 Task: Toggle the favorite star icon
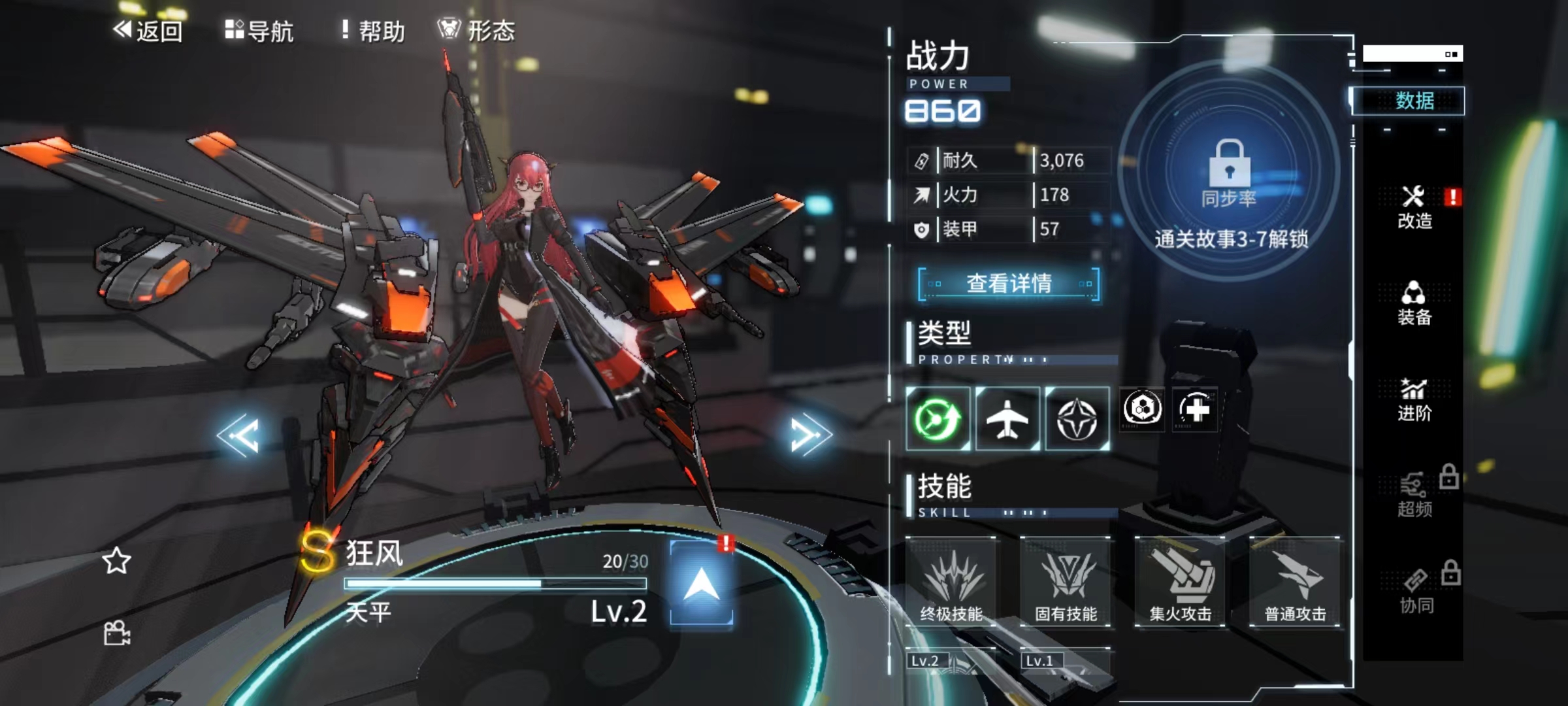116,561
